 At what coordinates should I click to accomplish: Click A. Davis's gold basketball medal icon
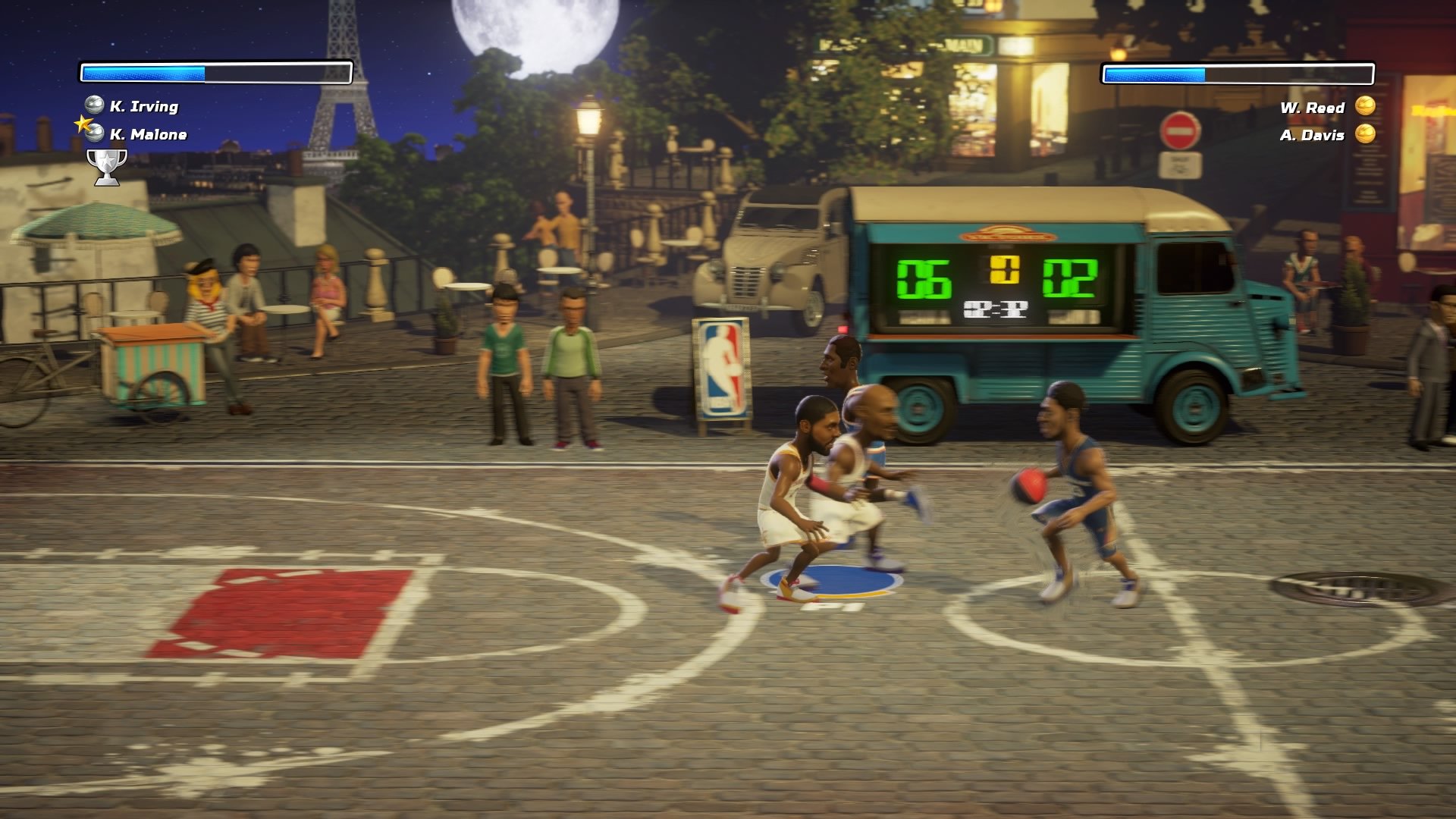pyautogui.click(x=1365, y=135)
